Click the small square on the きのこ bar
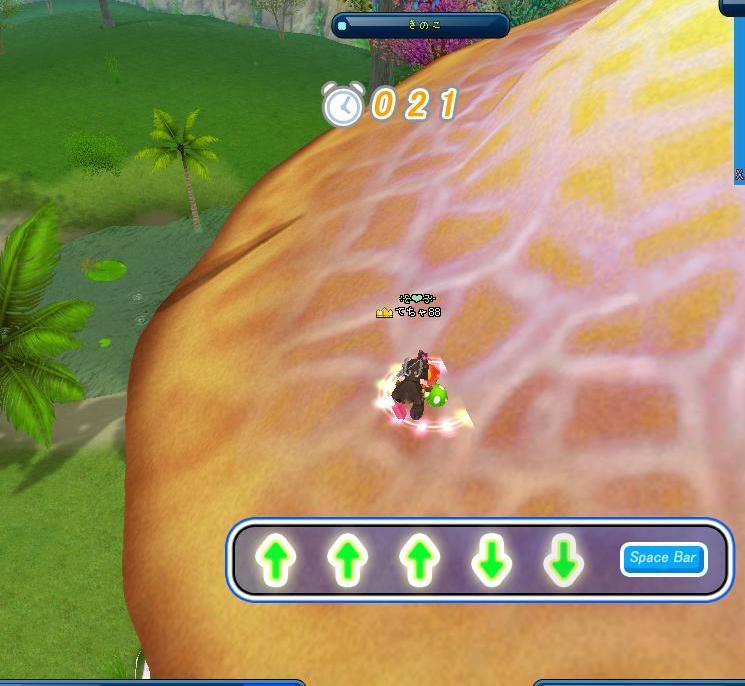The height and width of the screenshot is (686, 745). [x=342, y=26]
